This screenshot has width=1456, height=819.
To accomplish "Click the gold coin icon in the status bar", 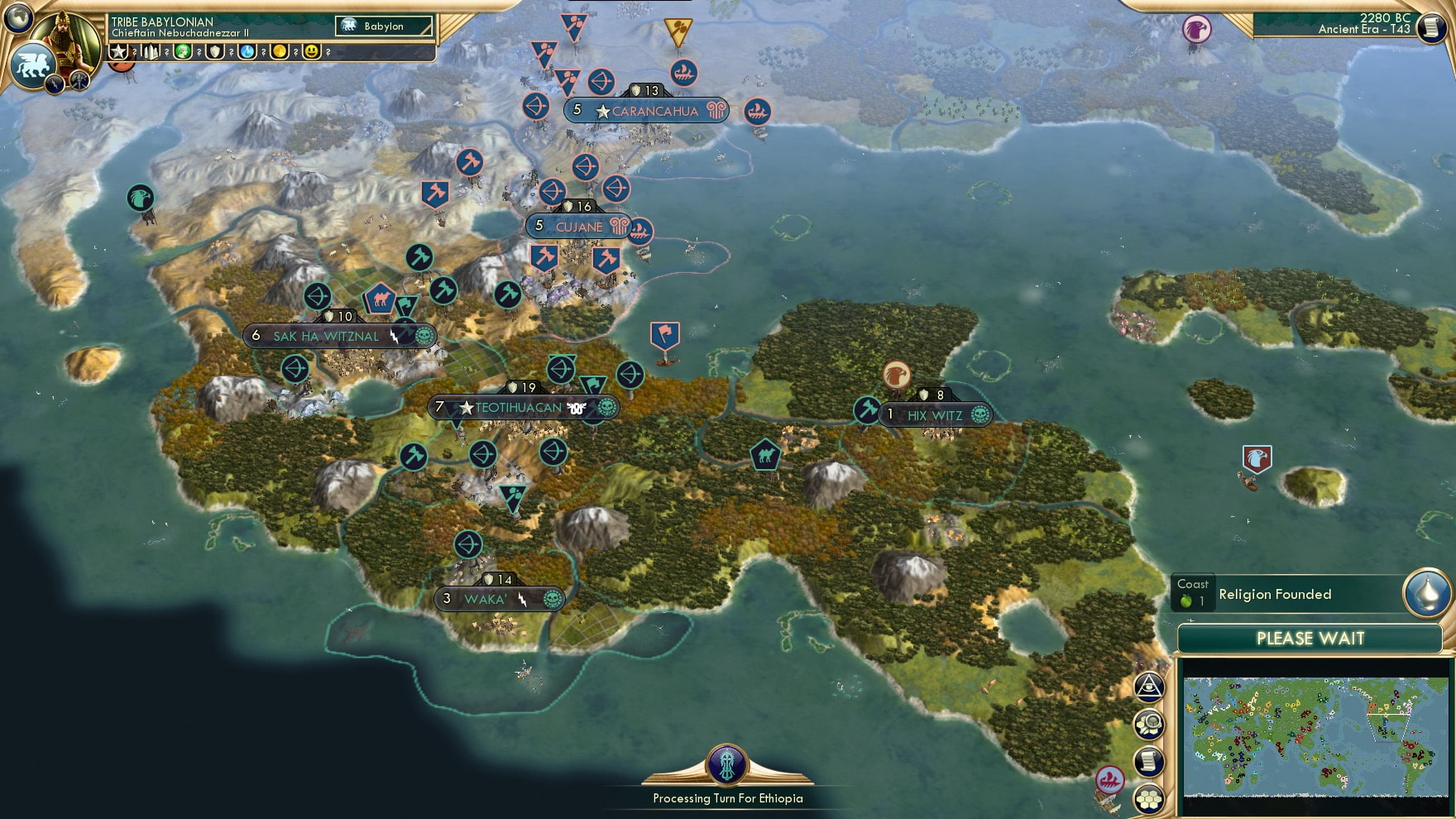I will pos(280,51).
